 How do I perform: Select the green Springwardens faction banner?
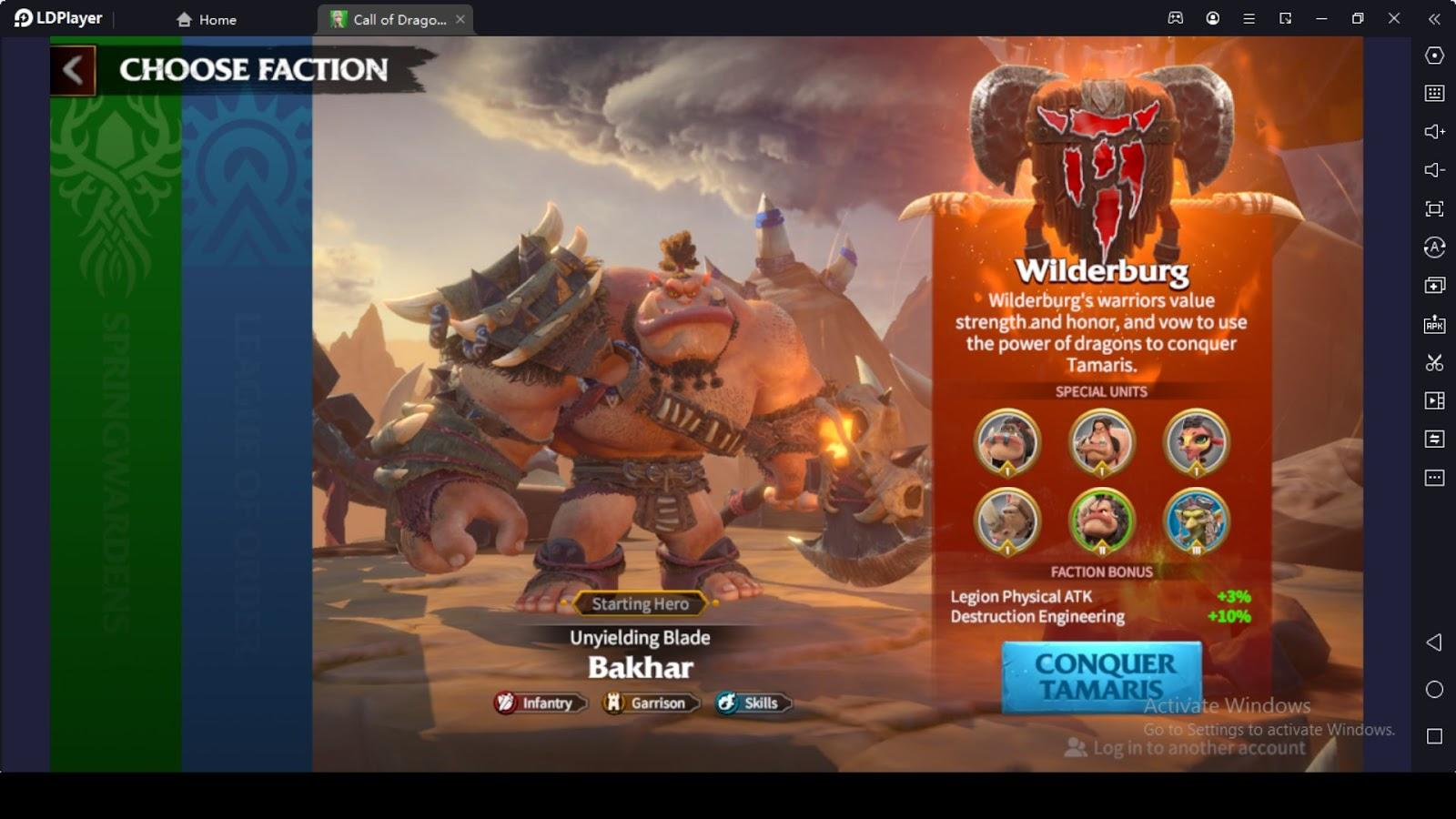coord(116,409)
